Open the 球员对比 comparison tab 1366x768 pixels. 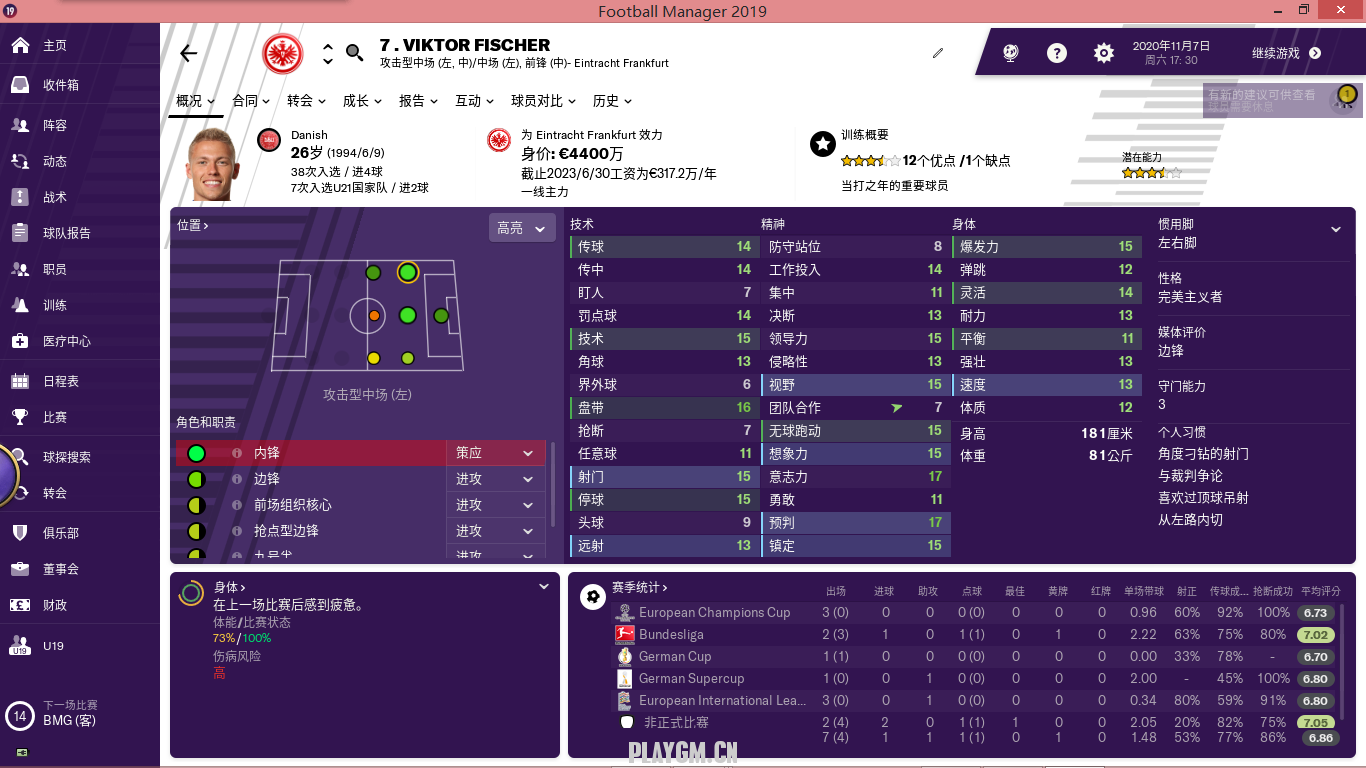tap(543, 101)
